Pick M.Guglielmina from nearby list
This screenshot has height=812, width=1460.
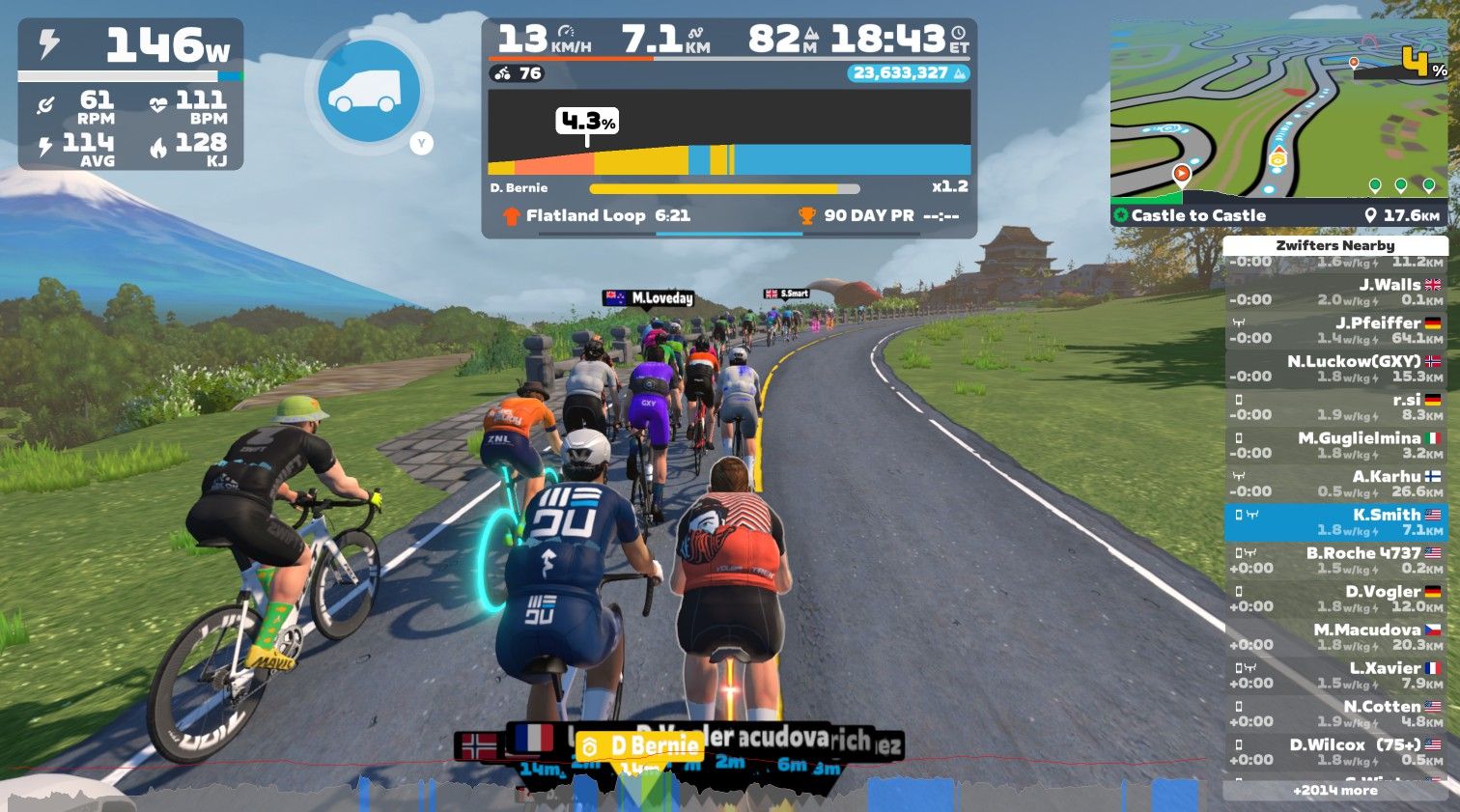[1335, 445]
